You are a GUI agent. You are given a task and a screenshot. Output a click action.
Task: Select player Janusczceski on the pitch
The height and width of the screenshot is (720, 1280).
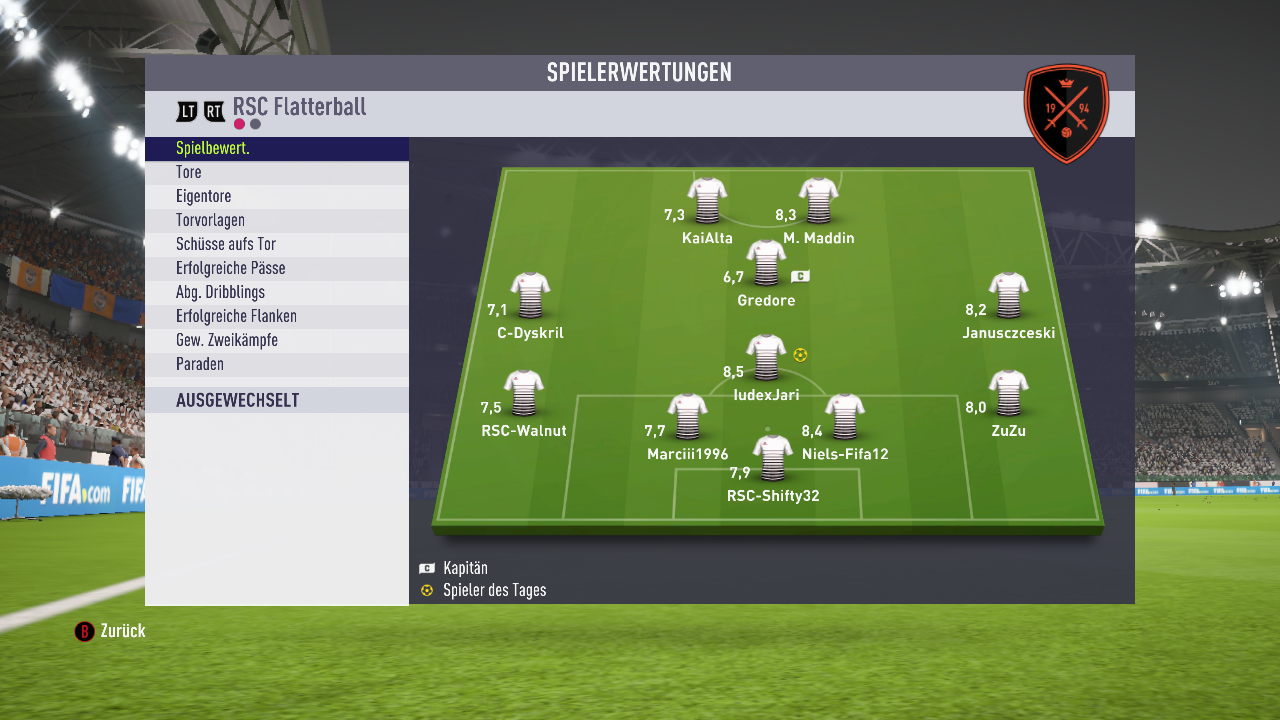coord(1008,296)
